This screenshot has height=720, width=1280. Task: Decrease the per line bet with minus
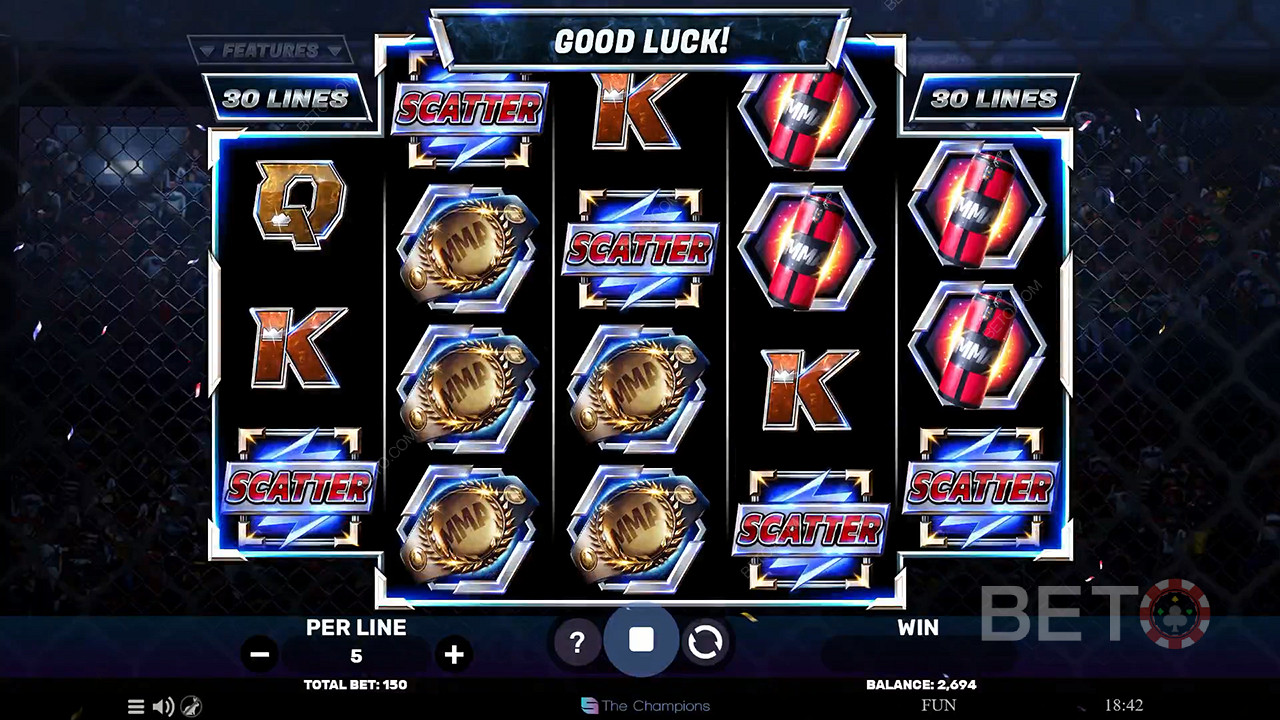pyautogui.click(x=260, y=655)
